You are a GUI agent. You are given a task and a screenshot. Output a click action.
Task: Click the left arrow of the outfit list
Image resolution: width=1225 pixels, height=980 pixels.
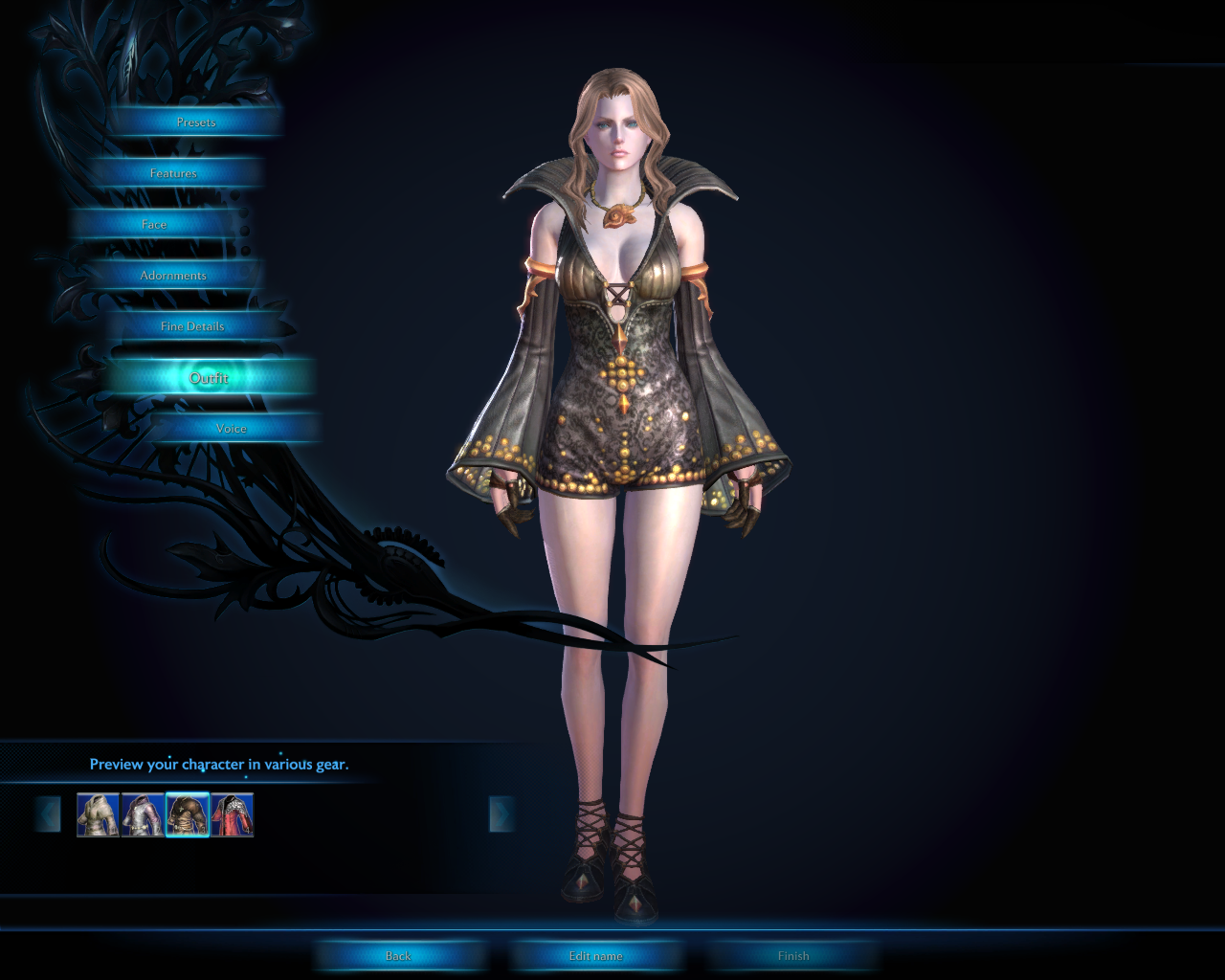click(x=48, y=814)
